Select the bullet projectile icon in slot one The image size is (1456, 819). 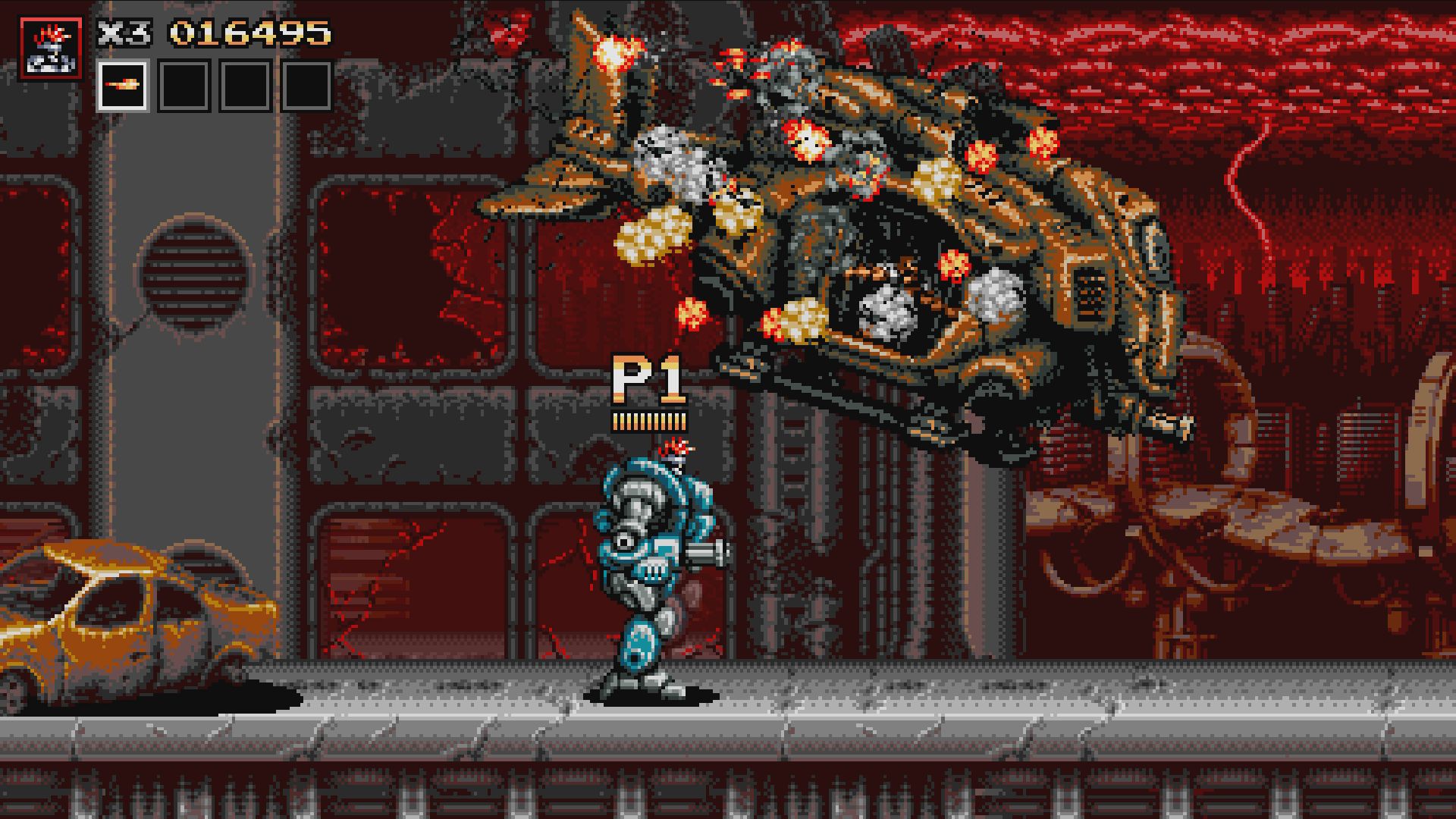pyautogui.click(x=121, y=83)
